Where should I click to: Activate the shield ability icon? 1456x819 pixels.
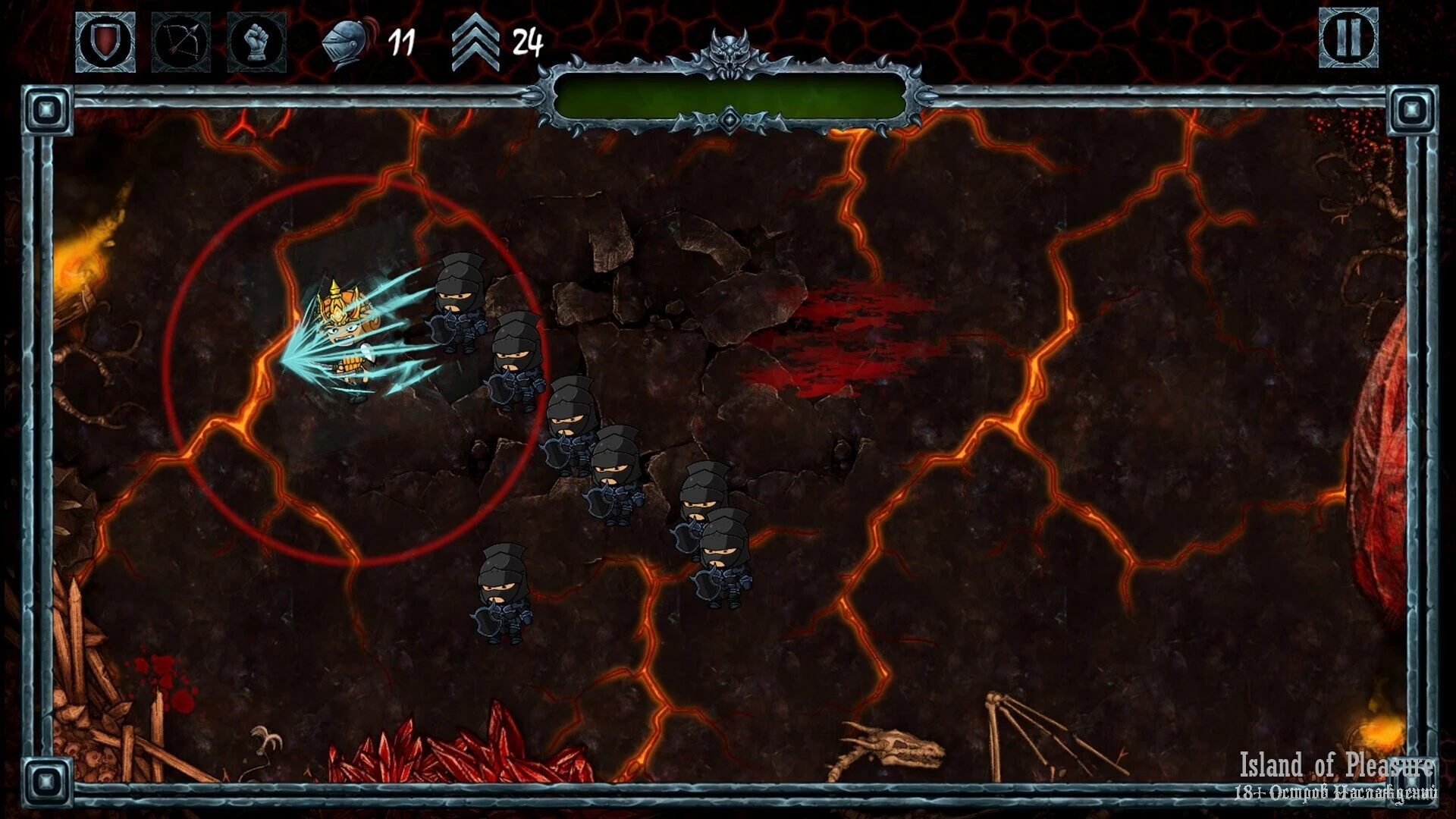pos(105,42)
